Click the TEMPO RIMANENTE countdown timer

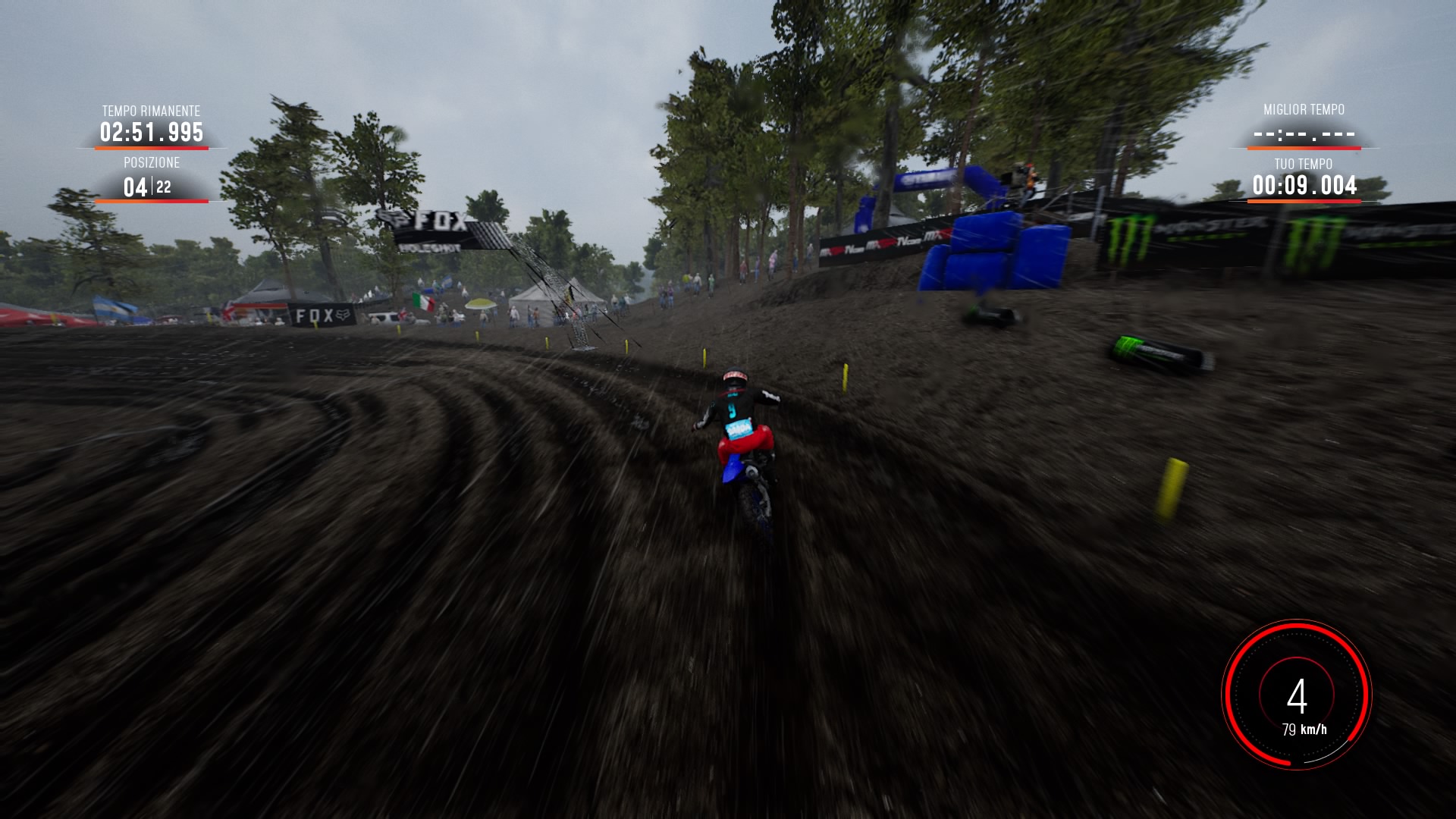pos(150,133)
